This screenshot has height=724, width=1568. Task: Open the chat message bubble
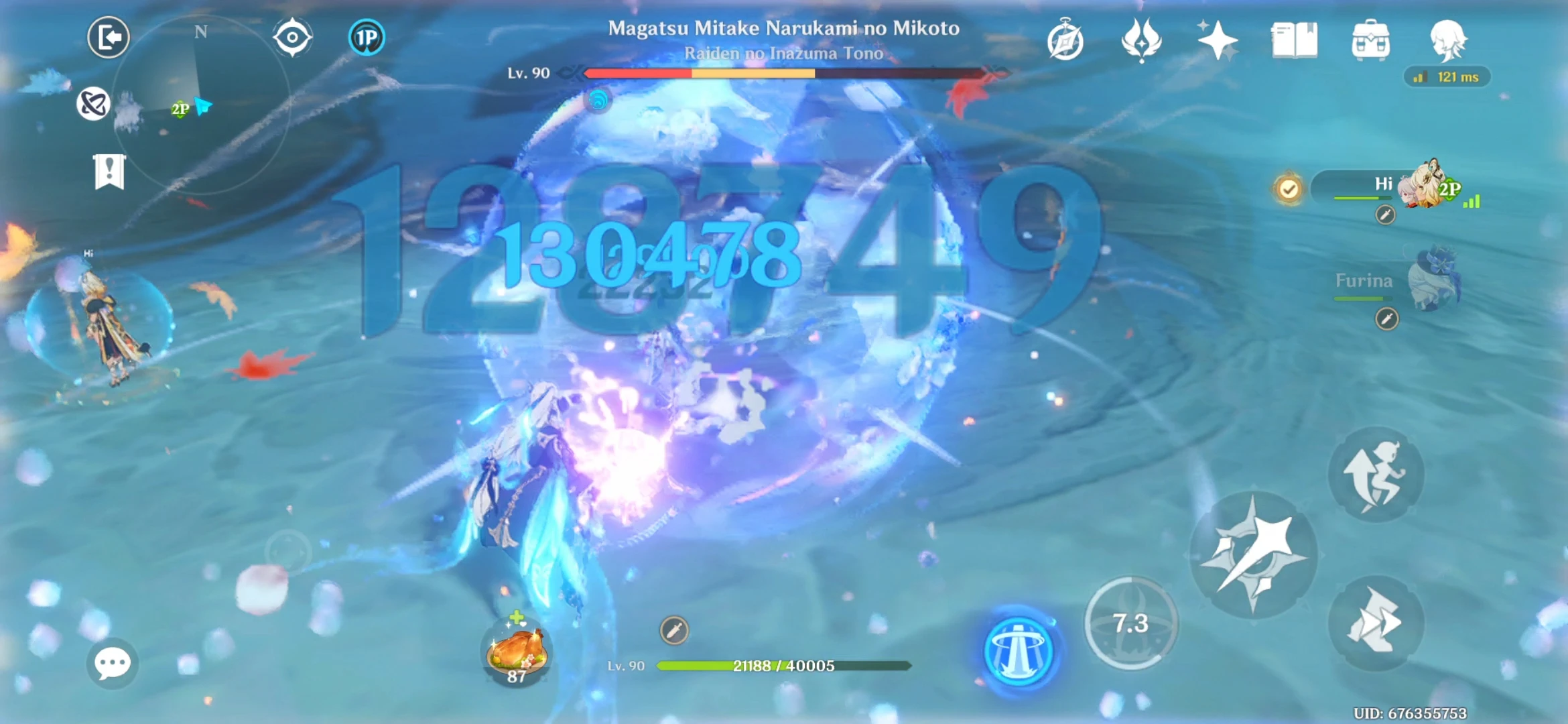pyautogui.click(x=113, y=664)
